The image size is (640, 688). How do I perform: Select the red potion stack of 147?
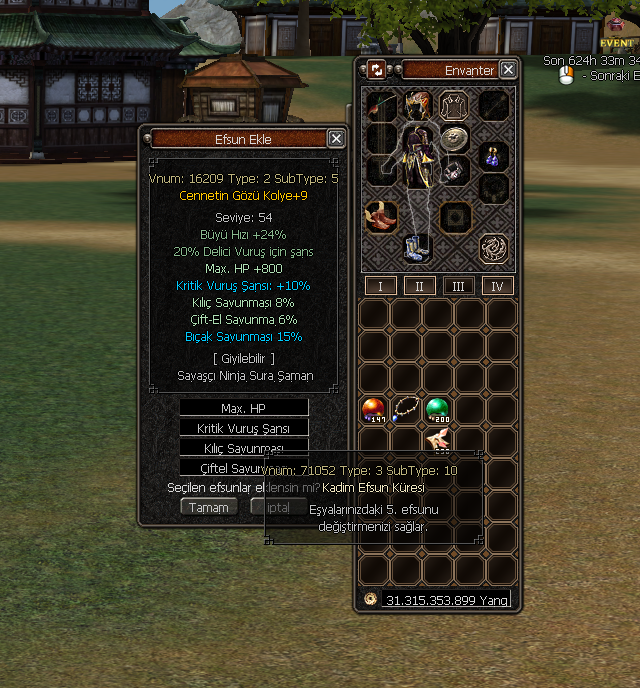click(374, 409)
